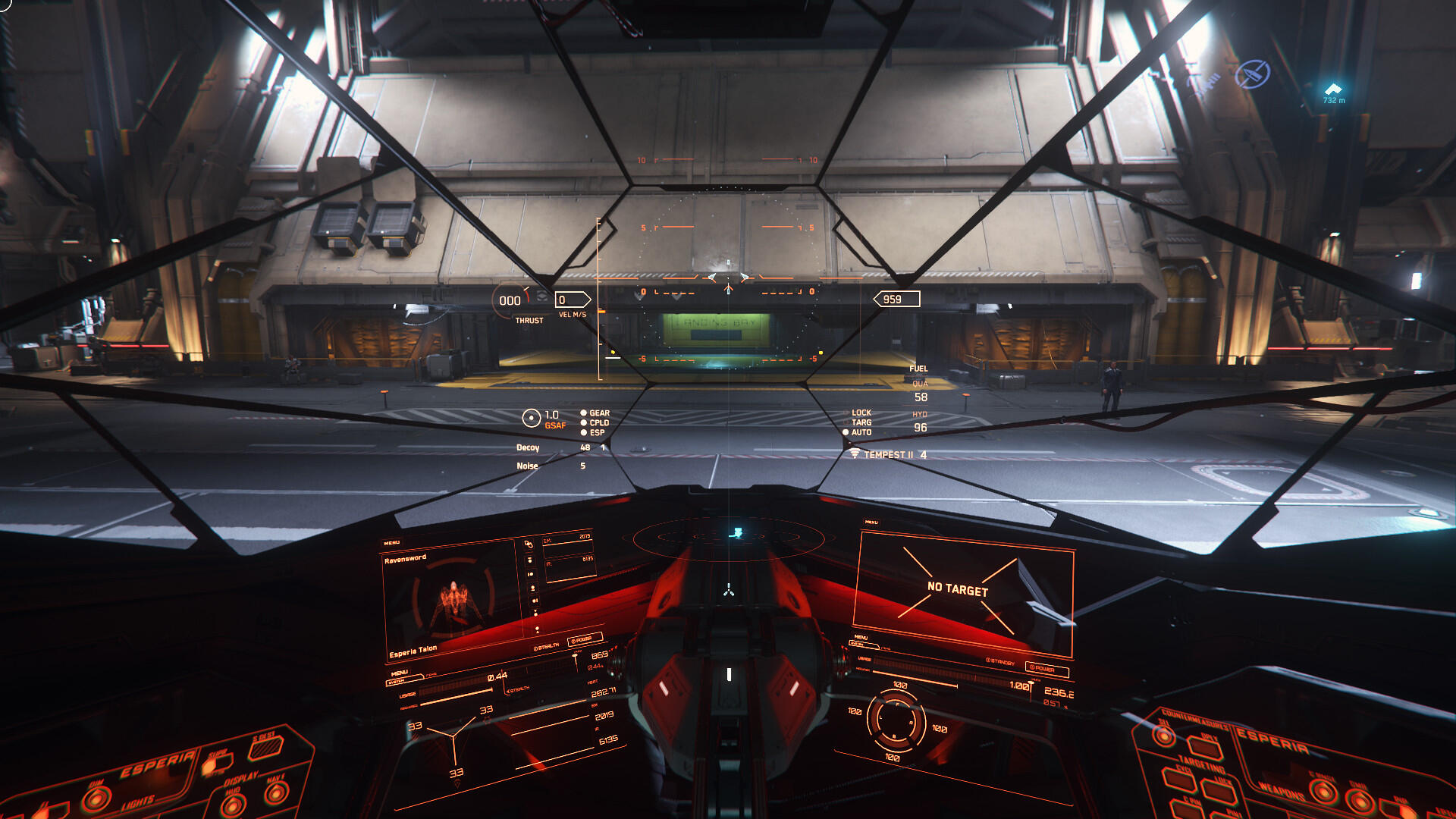
Task: Open MENU above the Ravensword ship display
Action: 391,543
